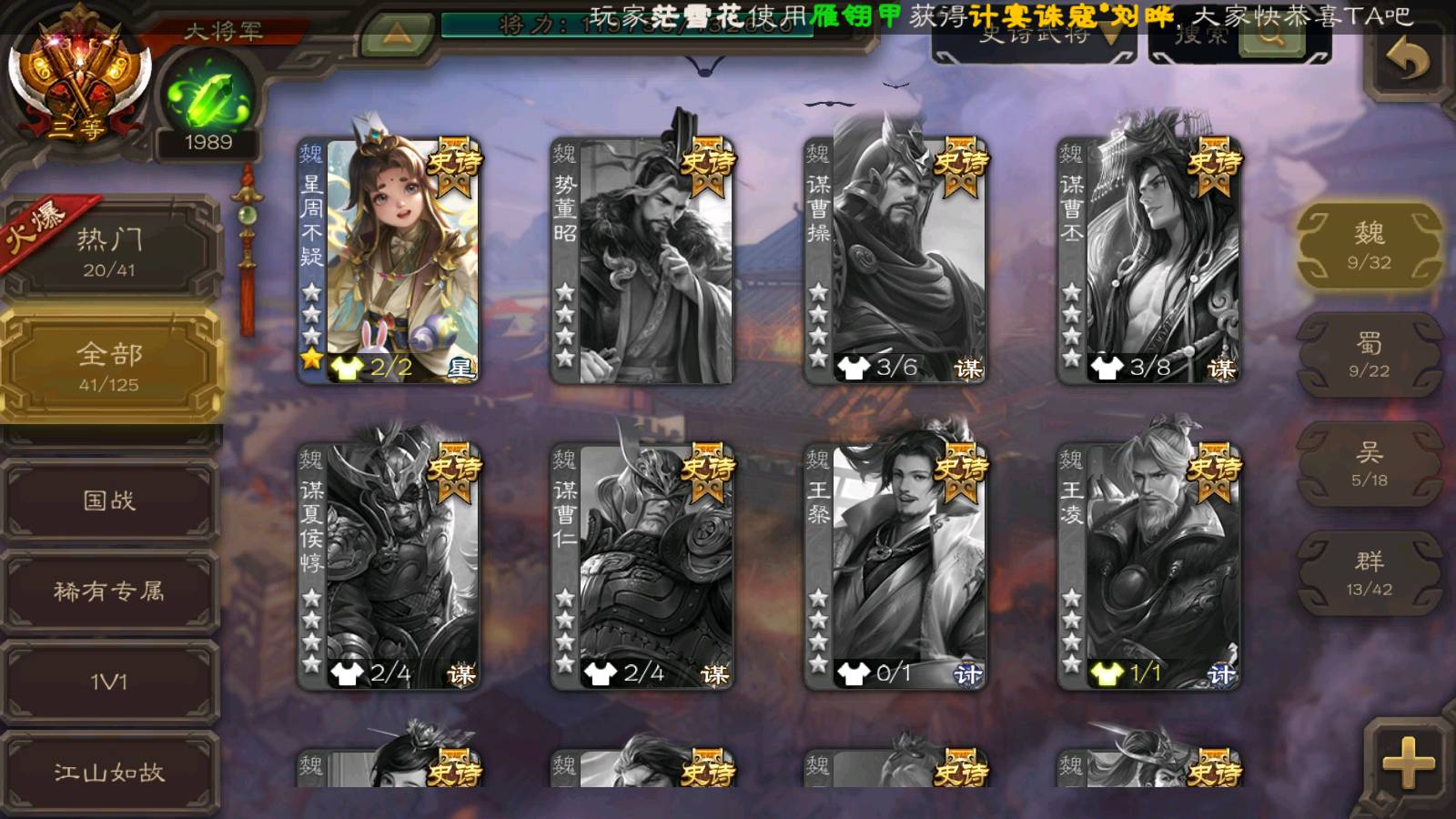Show 群 faction heroes
Screen dimensions: 1456x819
1369,573
